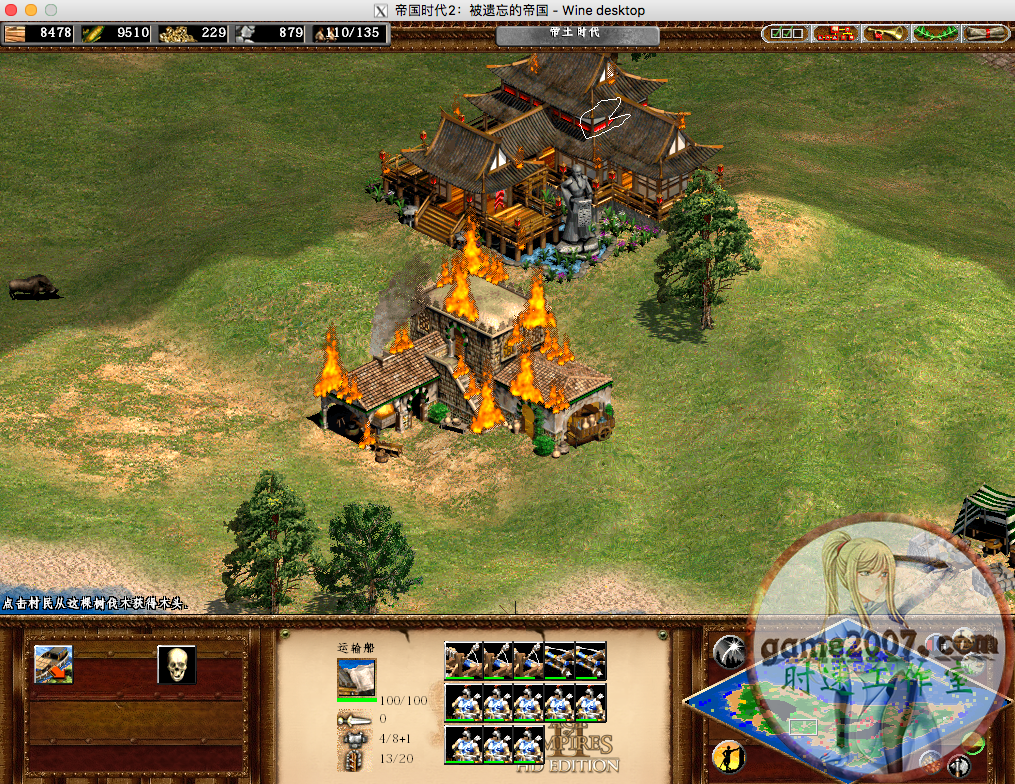Click the transport ship portrait
Screen dimensions: 1015x784
tap(356, 677)
